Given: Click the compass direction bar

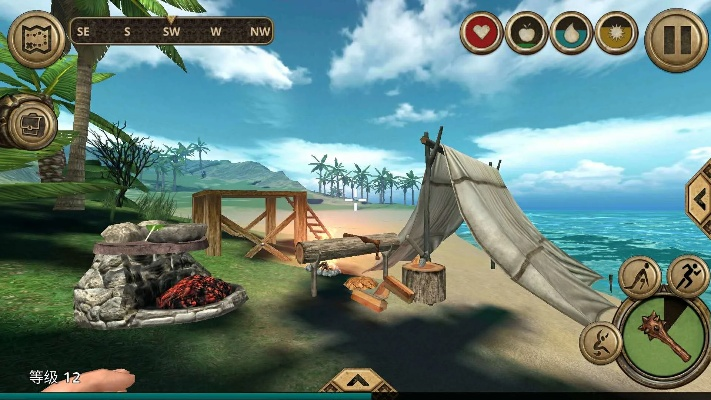Looking at the screenshot, I should pos(171,31).
